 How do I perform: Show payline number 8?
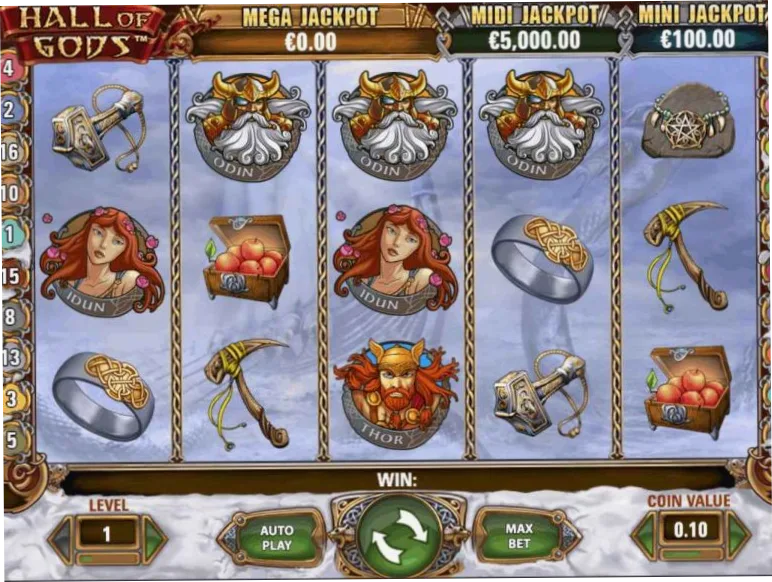pos(10,316)
